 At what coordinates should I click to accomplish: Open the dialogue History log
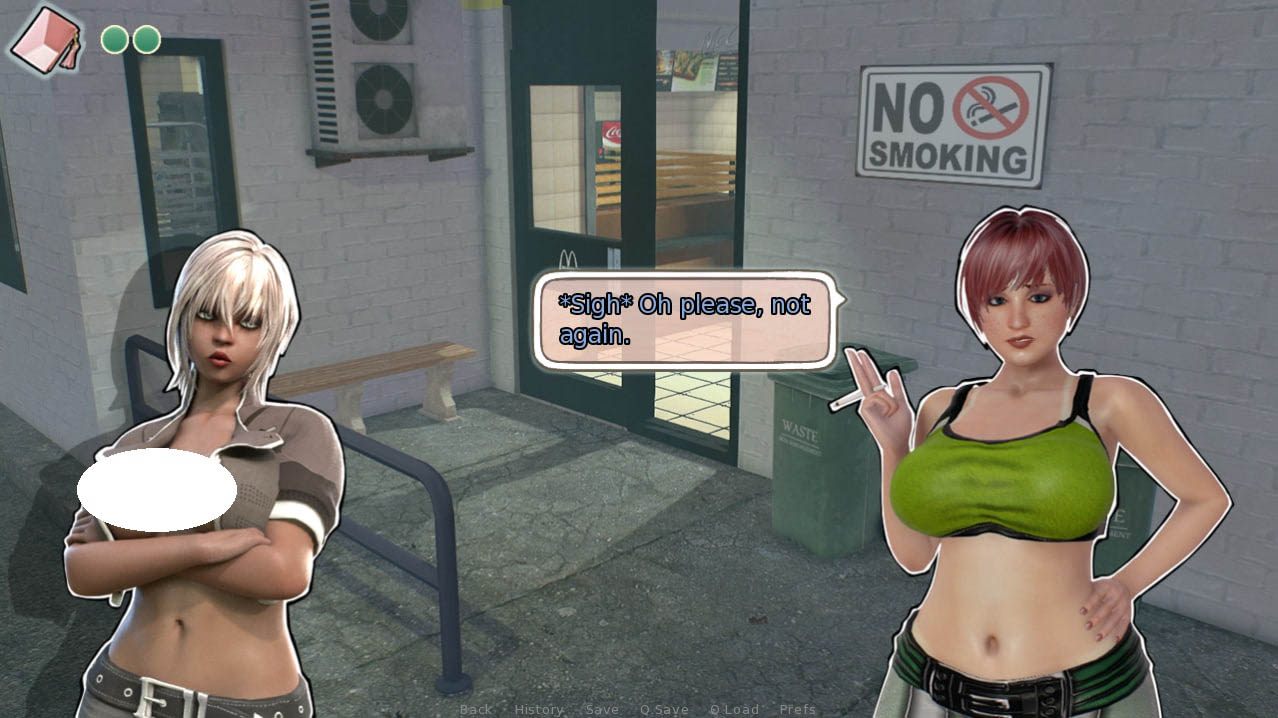(x=539, y=709)
